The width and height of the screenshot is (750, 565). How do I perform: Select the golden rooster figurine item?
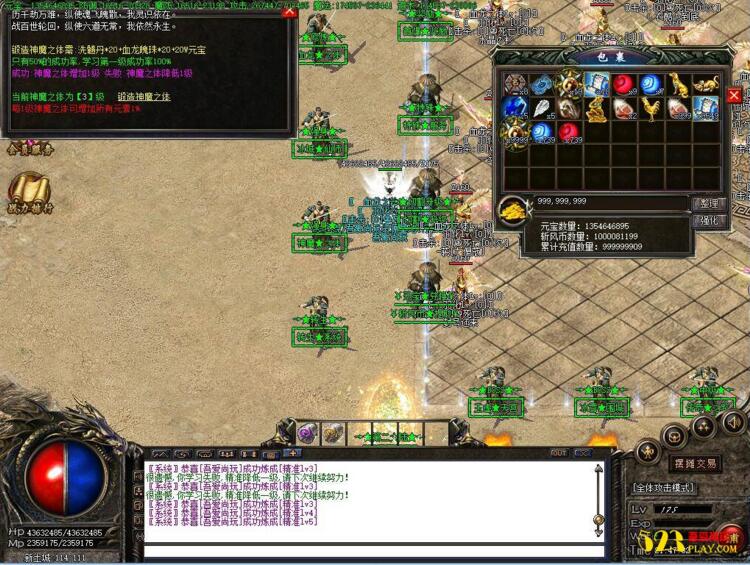click(x=652, y=108)
